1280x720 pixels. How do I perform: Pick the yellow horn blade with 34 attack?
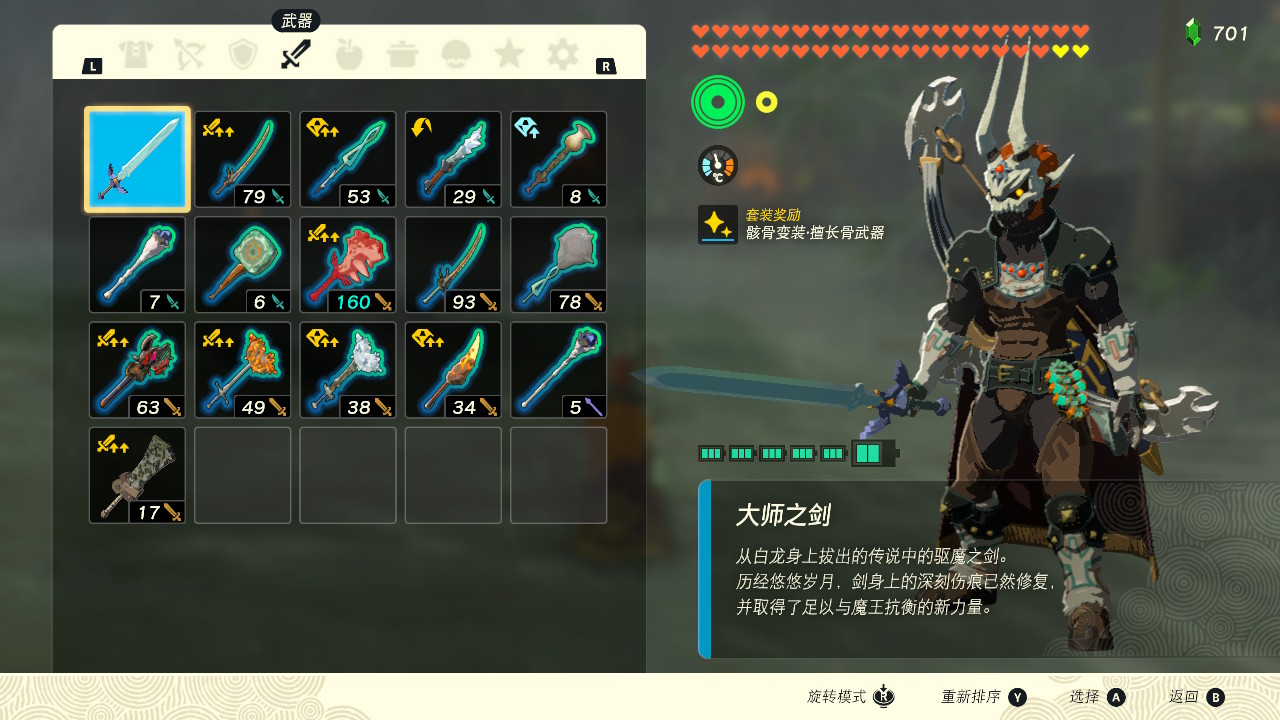coord(453,370)
